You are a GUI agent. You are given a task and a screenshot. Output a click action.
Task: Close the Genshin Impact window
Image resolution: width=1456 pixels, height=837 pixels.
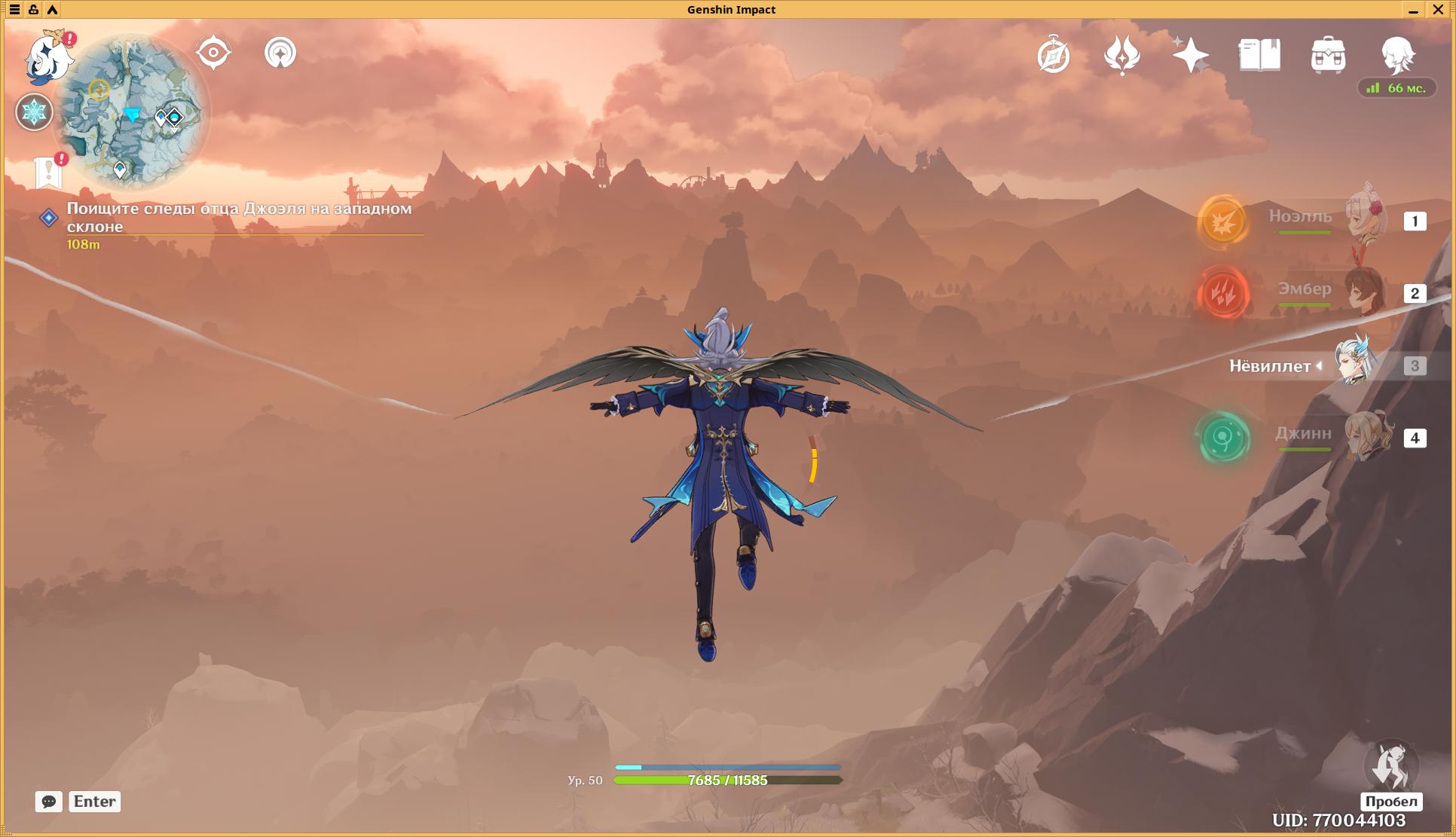coord(1438,10)
